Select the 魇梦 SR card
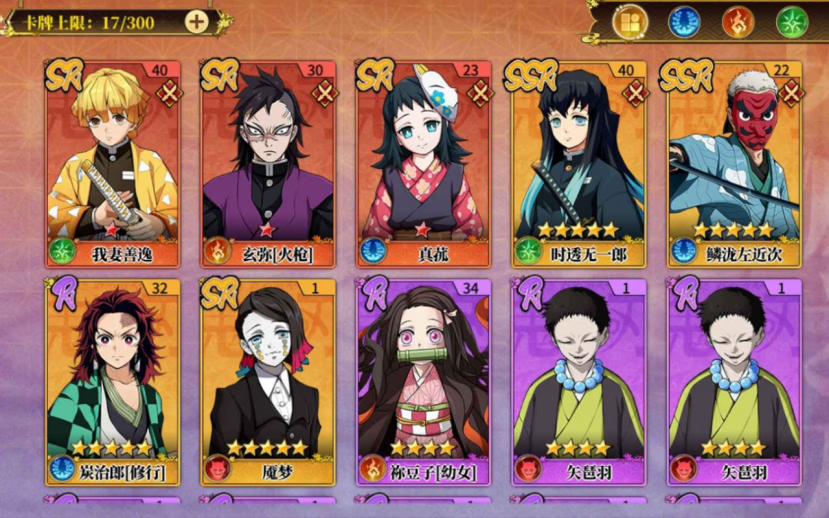This screenshot has height=518, width=829. (x=268, y=381)
